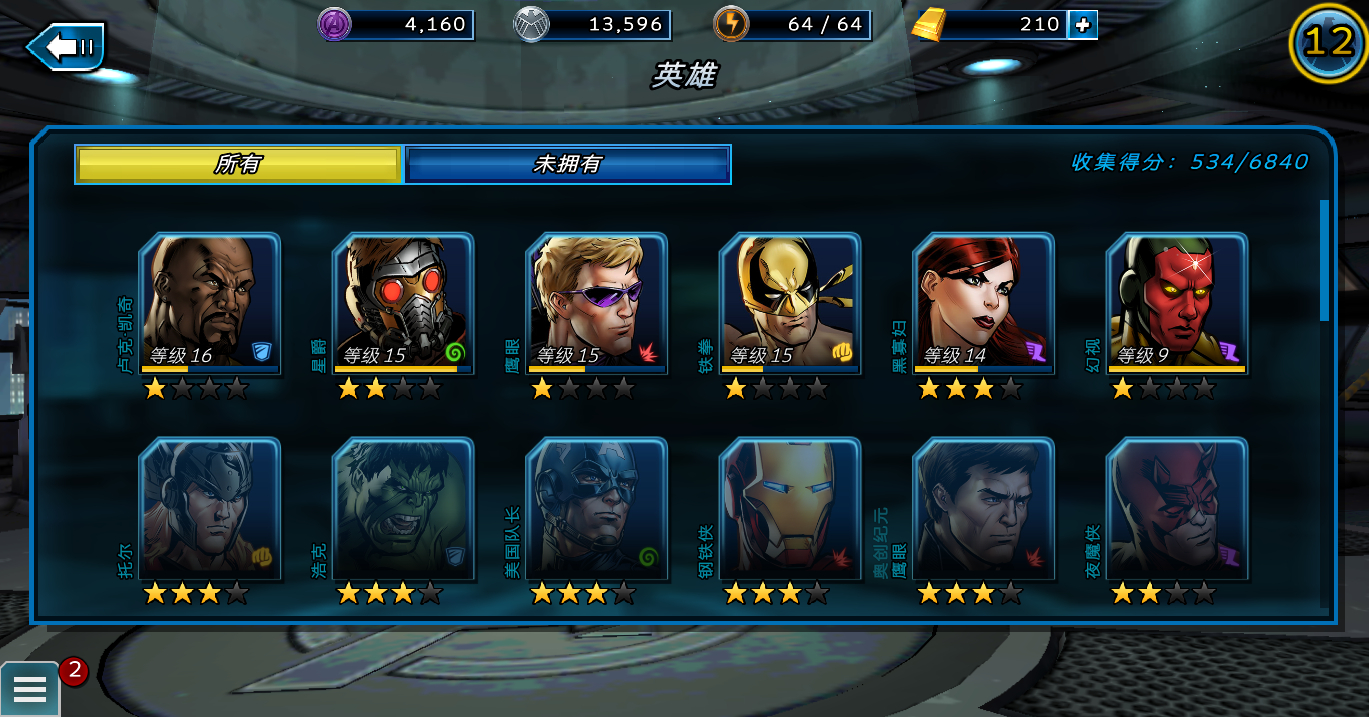
Task: Open Age of Ultron Hawkeye card
Action: [984, 508]
